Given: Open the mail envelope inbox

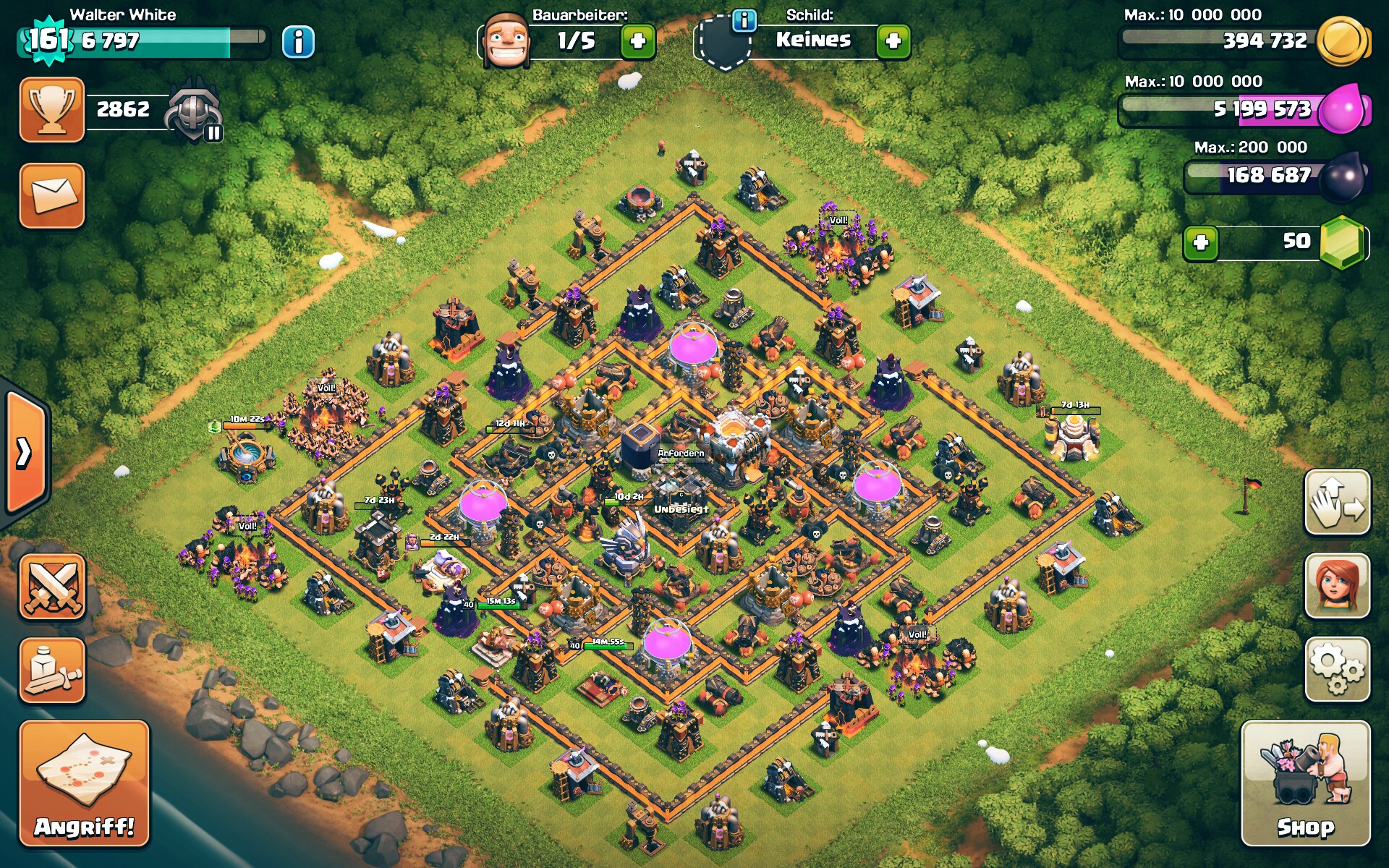Looking at the screenshot, I should [52, 195].
